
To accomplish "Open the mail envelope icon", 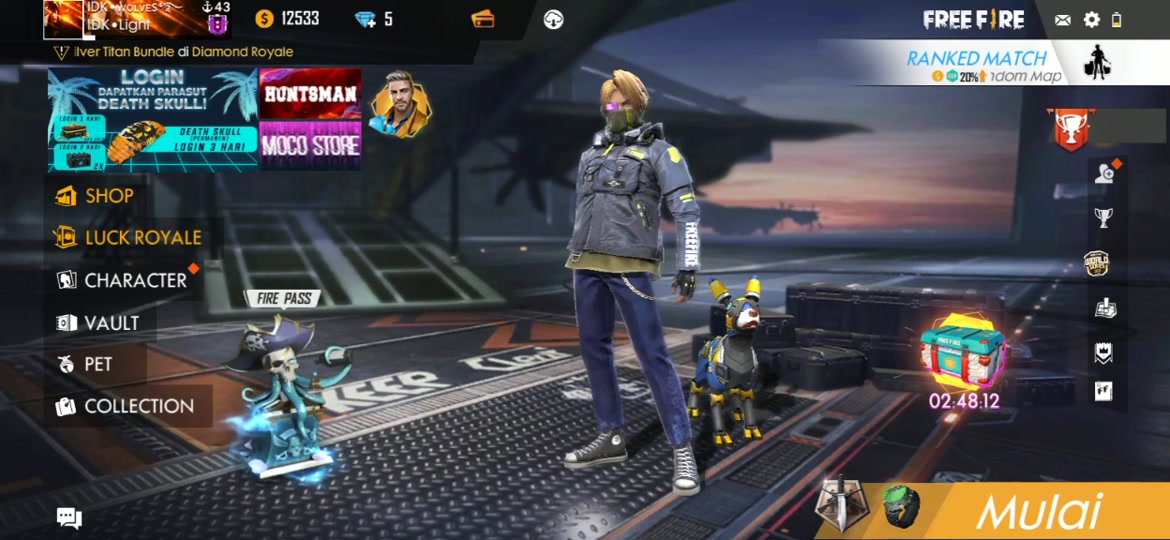I will click(1062, 19).
